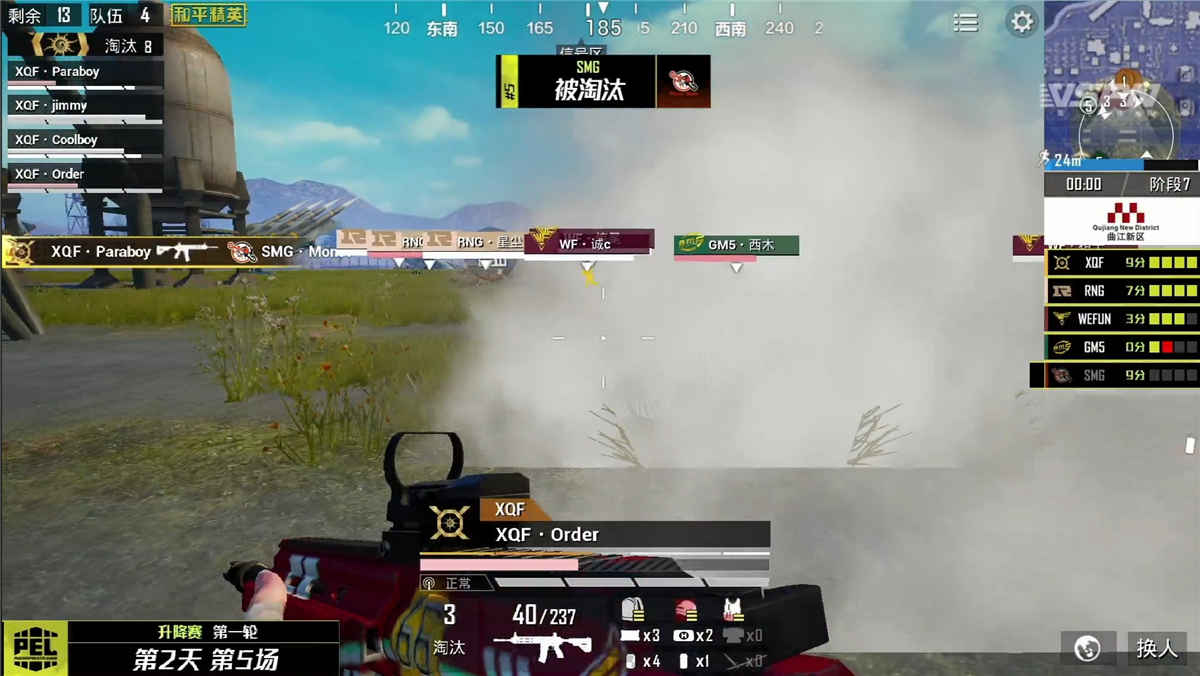Pick XQF · Order in the squad list
This screenshot has height=676, width=1200.
[x=85, y=174]
